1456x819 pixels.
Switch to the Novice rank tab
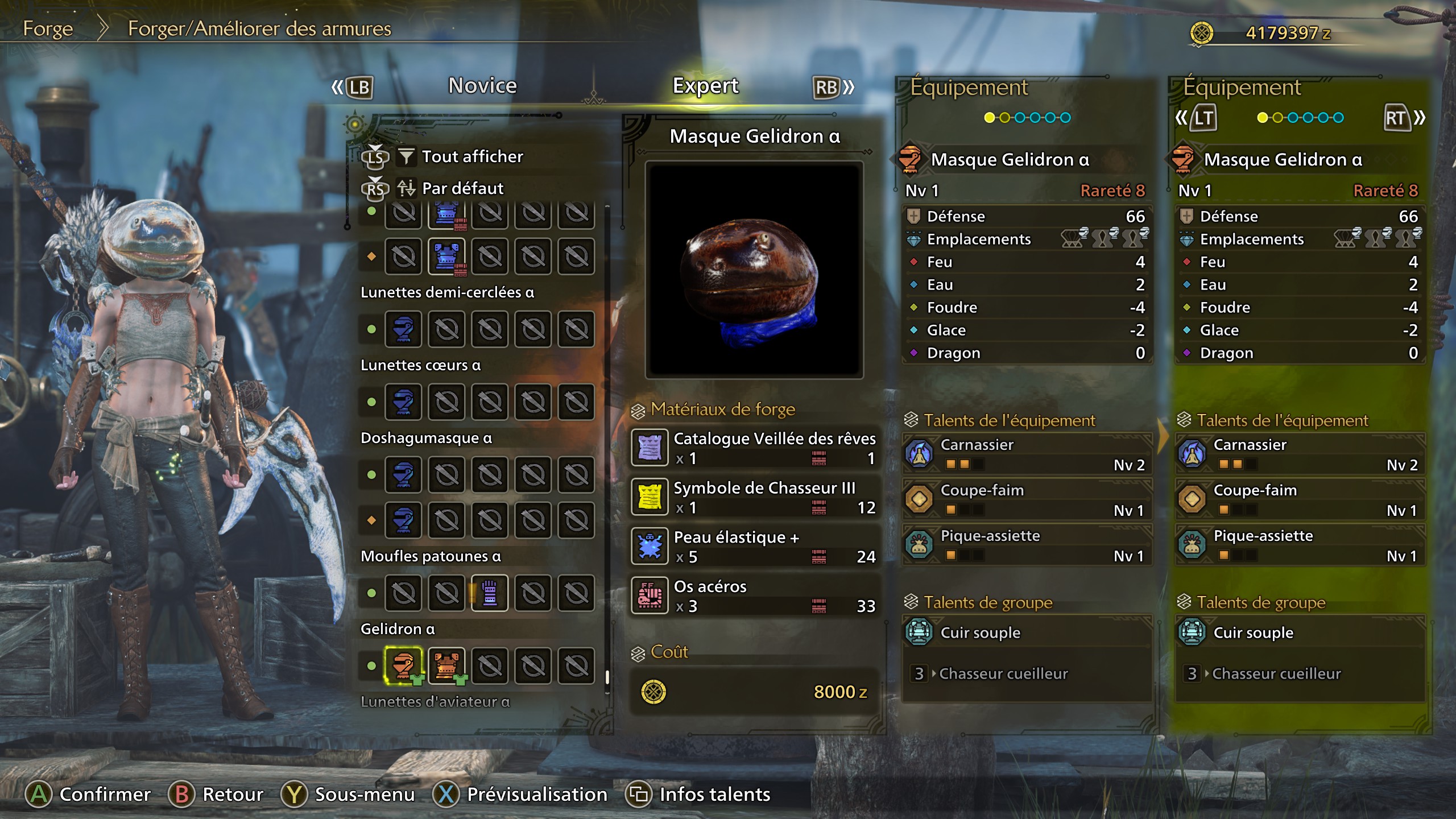(x=481, y=85)
